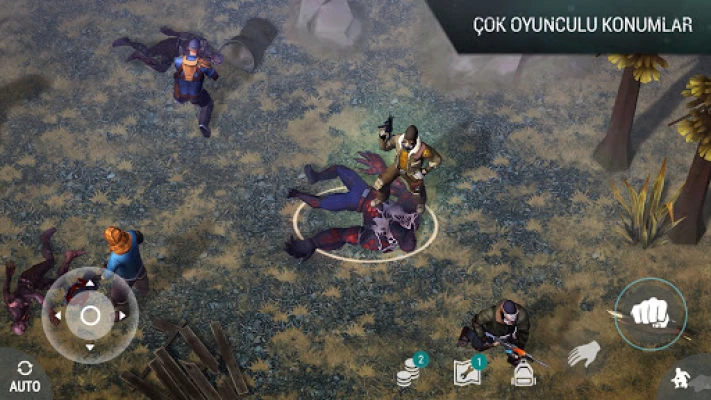Screen dimensions: 711x400
Task: Click the virtual joystick center
Action: (90, 317)
